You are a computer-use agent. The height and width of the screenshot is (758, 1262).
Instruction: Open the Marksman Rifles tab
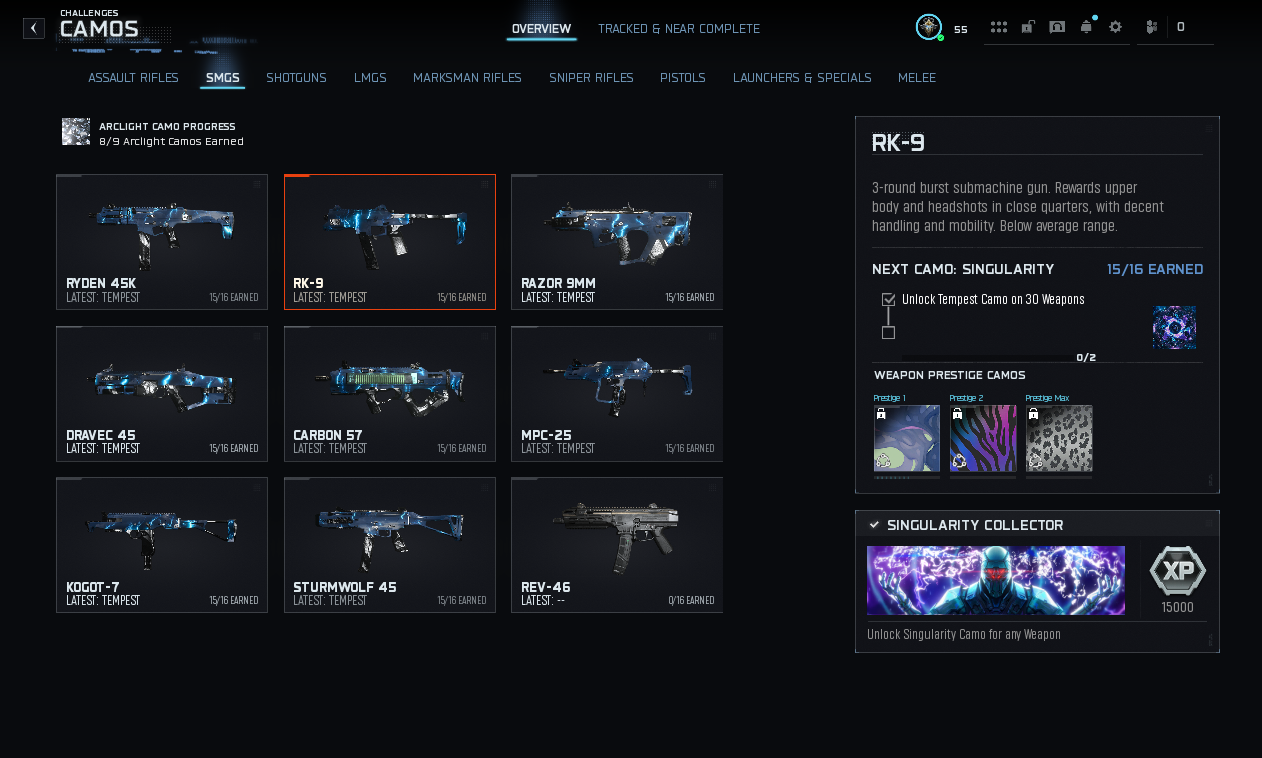[467, 78]
